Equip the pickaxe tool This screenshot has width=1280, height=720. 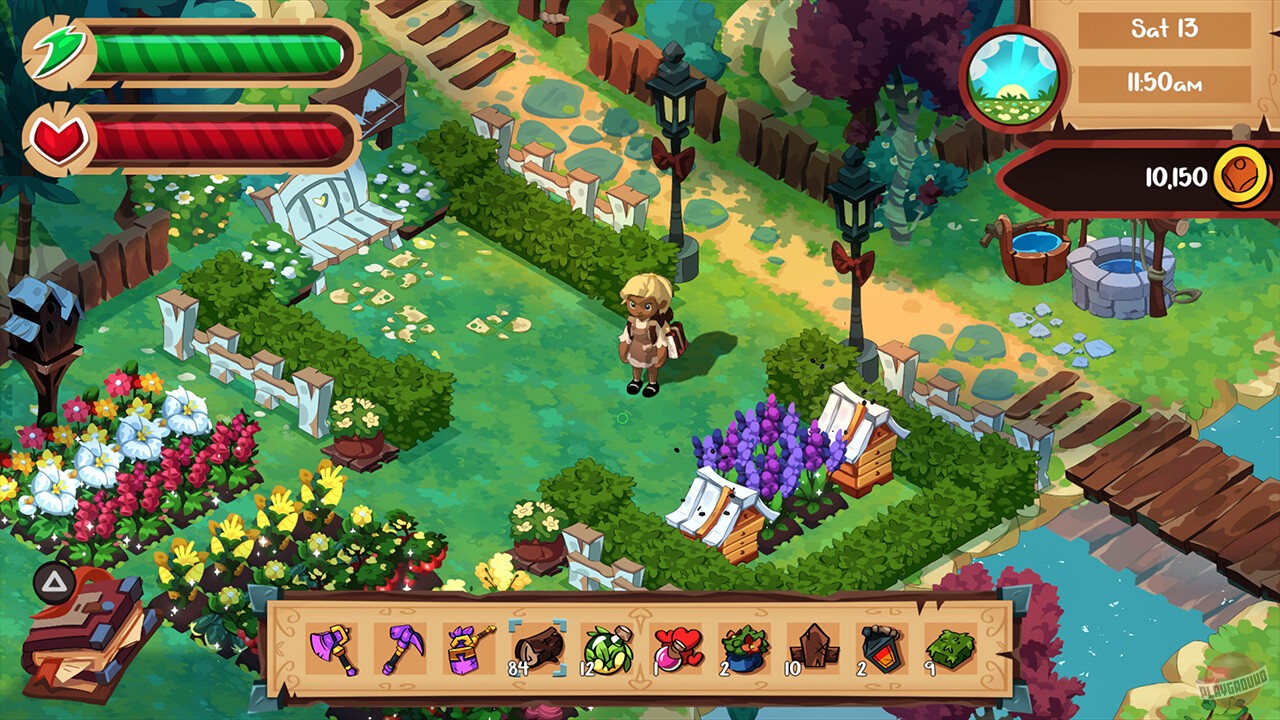point(399,648)
